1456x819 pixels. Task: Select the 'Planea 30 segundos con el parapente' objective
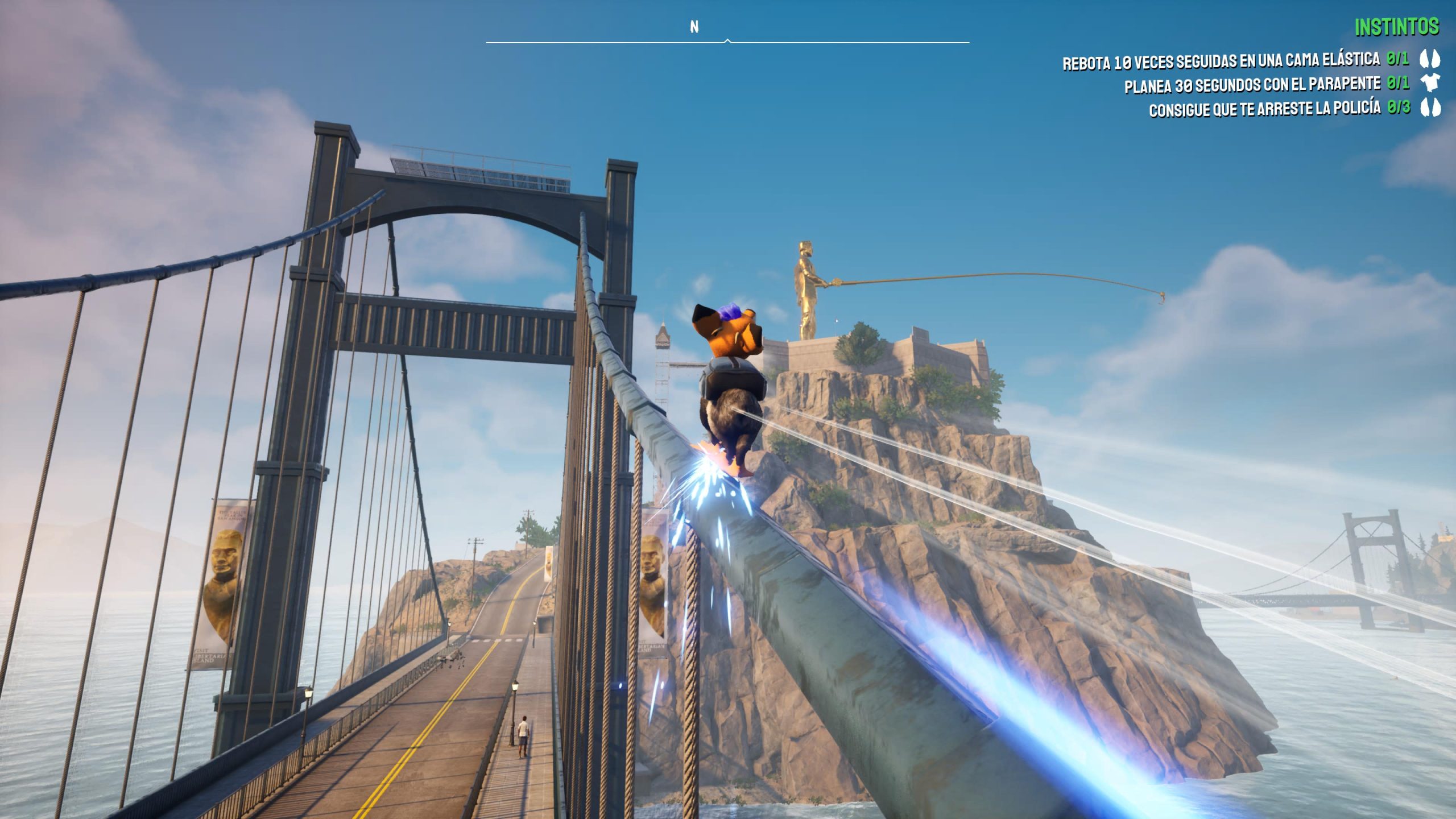tap(1252, 85)
